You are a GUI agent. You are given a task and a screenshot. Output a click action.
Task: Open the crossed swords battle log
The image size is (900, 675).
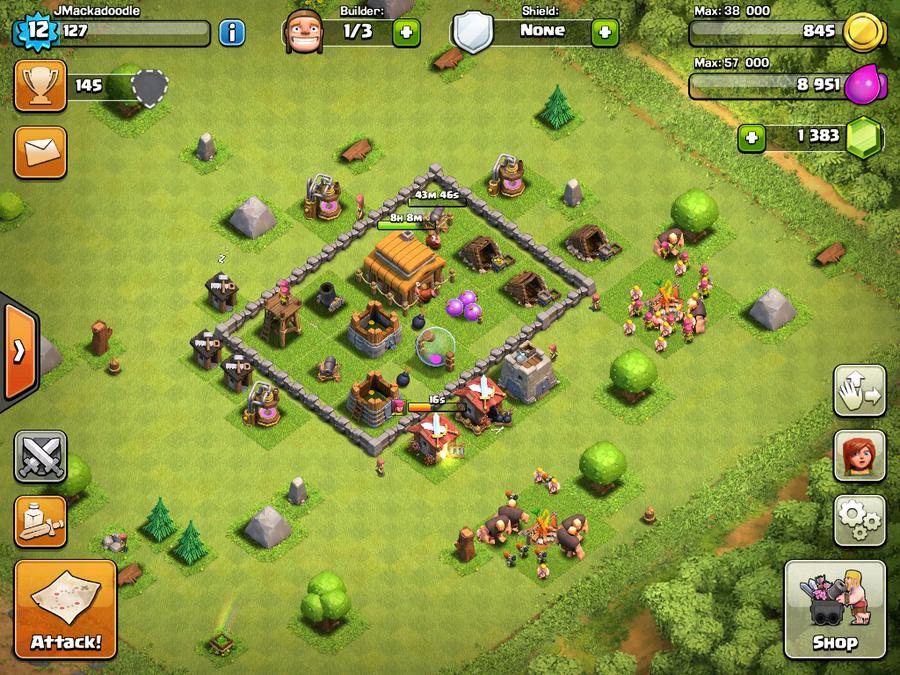point(40,457)
